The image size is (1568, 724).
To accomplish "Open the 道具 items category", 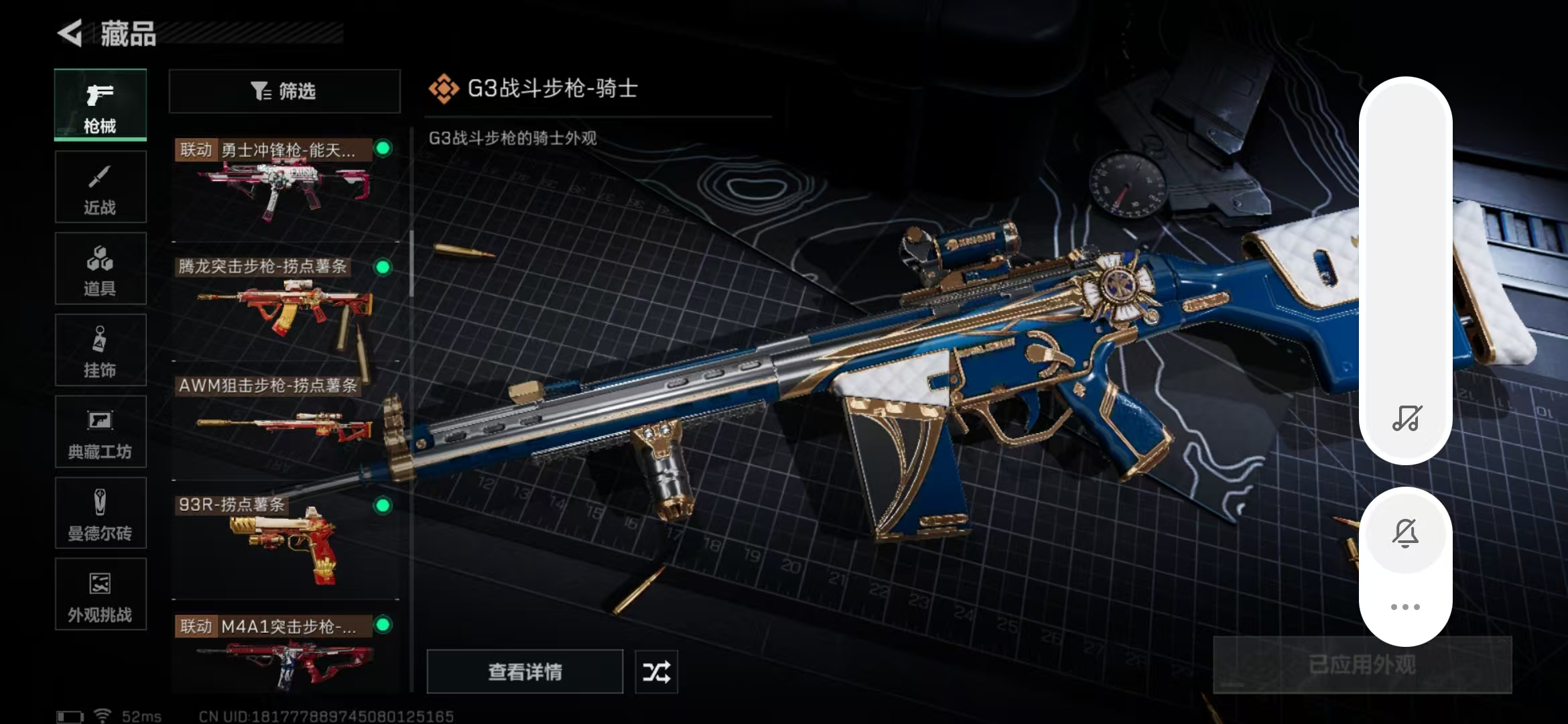I will 100,268.
